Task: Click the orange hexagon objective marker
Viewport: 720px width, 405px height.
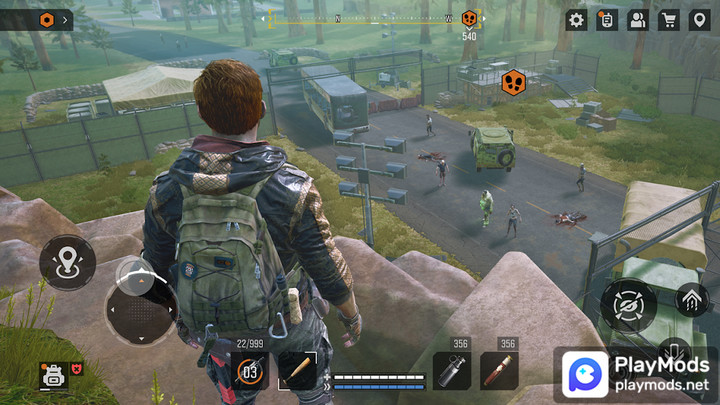Action: 514,81
